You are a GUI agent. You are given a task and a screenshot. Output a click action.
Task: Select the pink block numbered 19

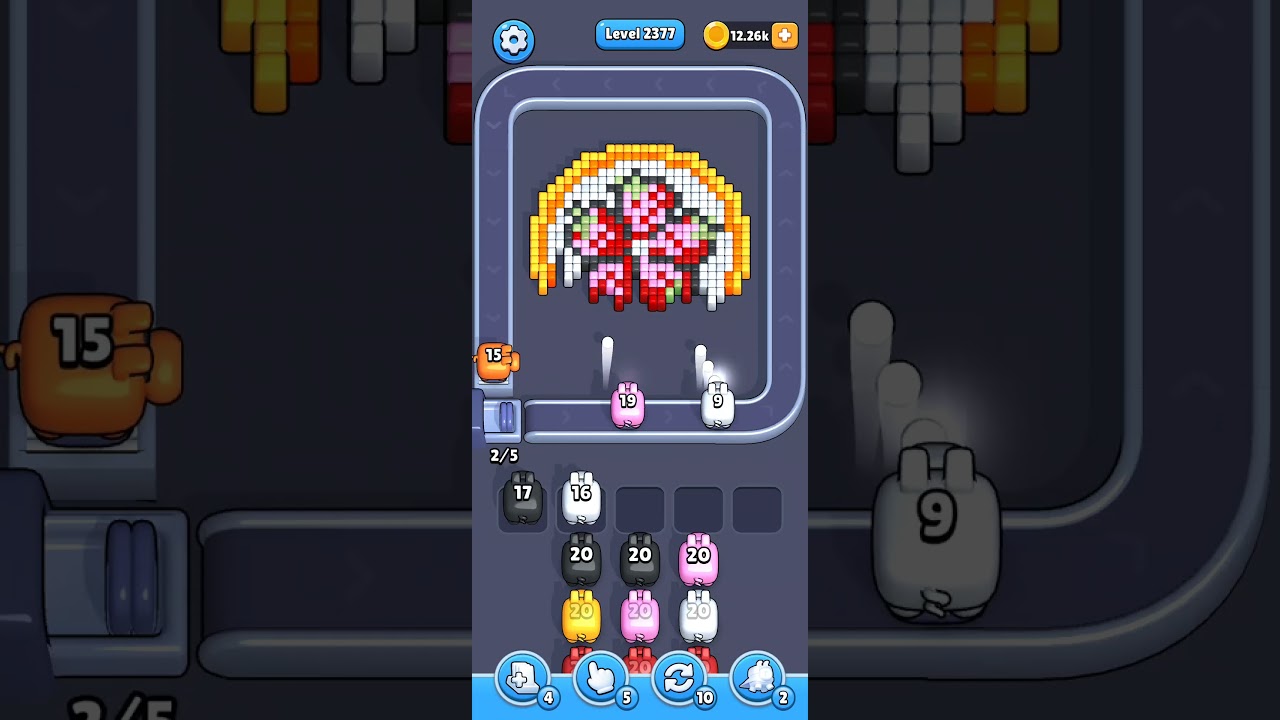pos(628,403)
